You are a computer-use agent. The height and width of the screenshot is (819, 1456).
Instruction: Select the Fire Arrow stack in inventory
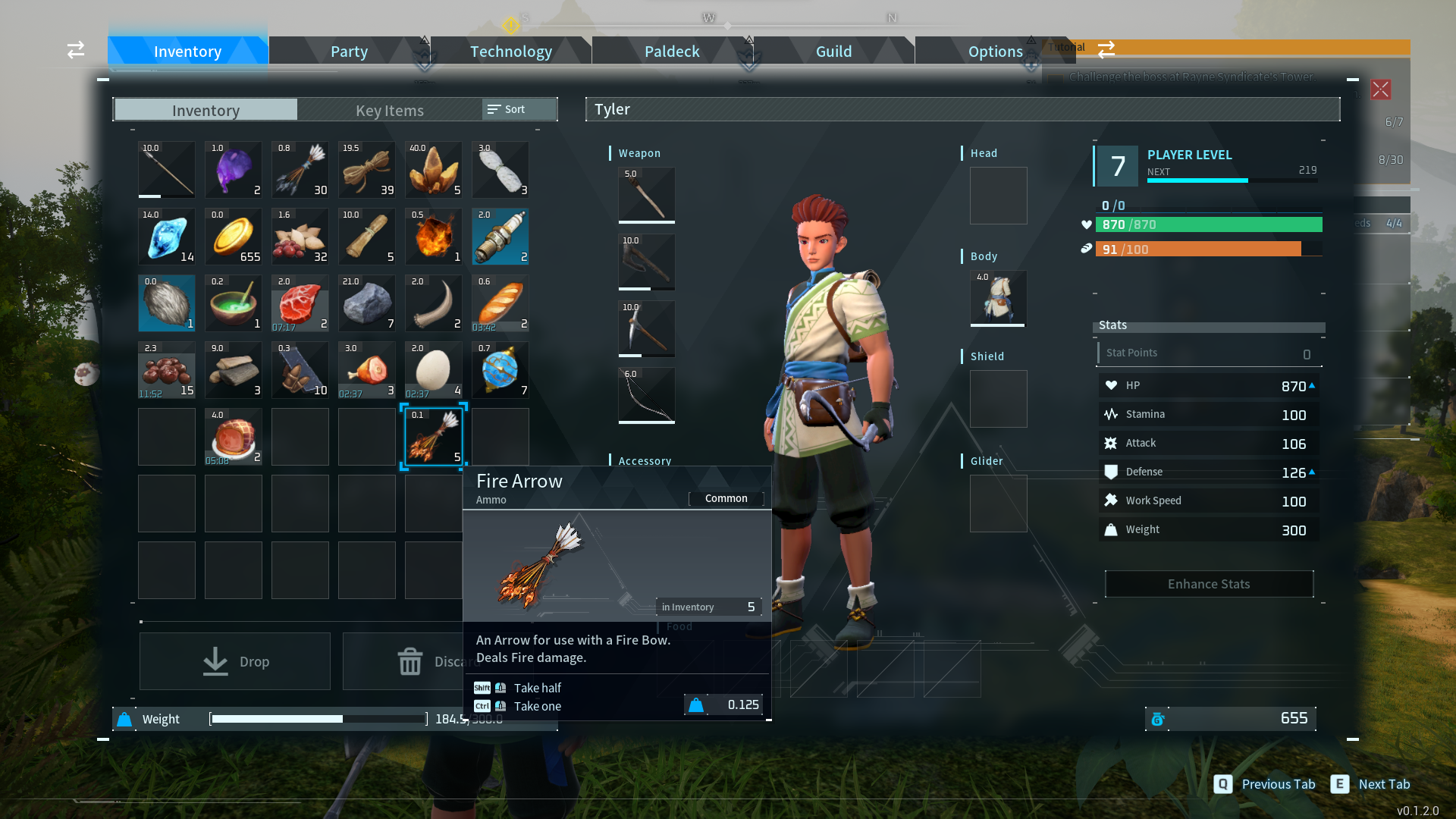433,437
